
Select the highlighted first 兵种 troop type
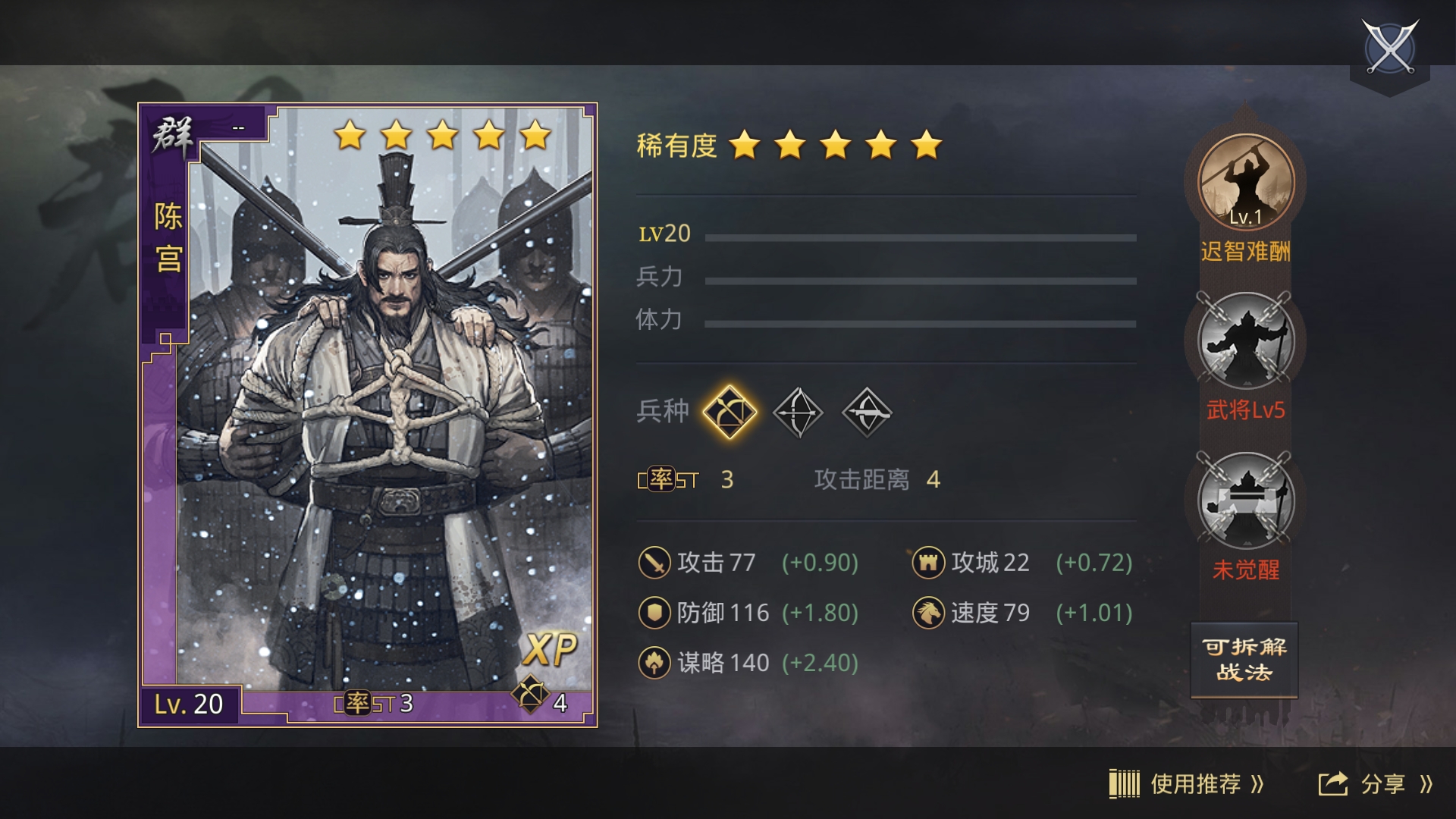pos(730,412)
